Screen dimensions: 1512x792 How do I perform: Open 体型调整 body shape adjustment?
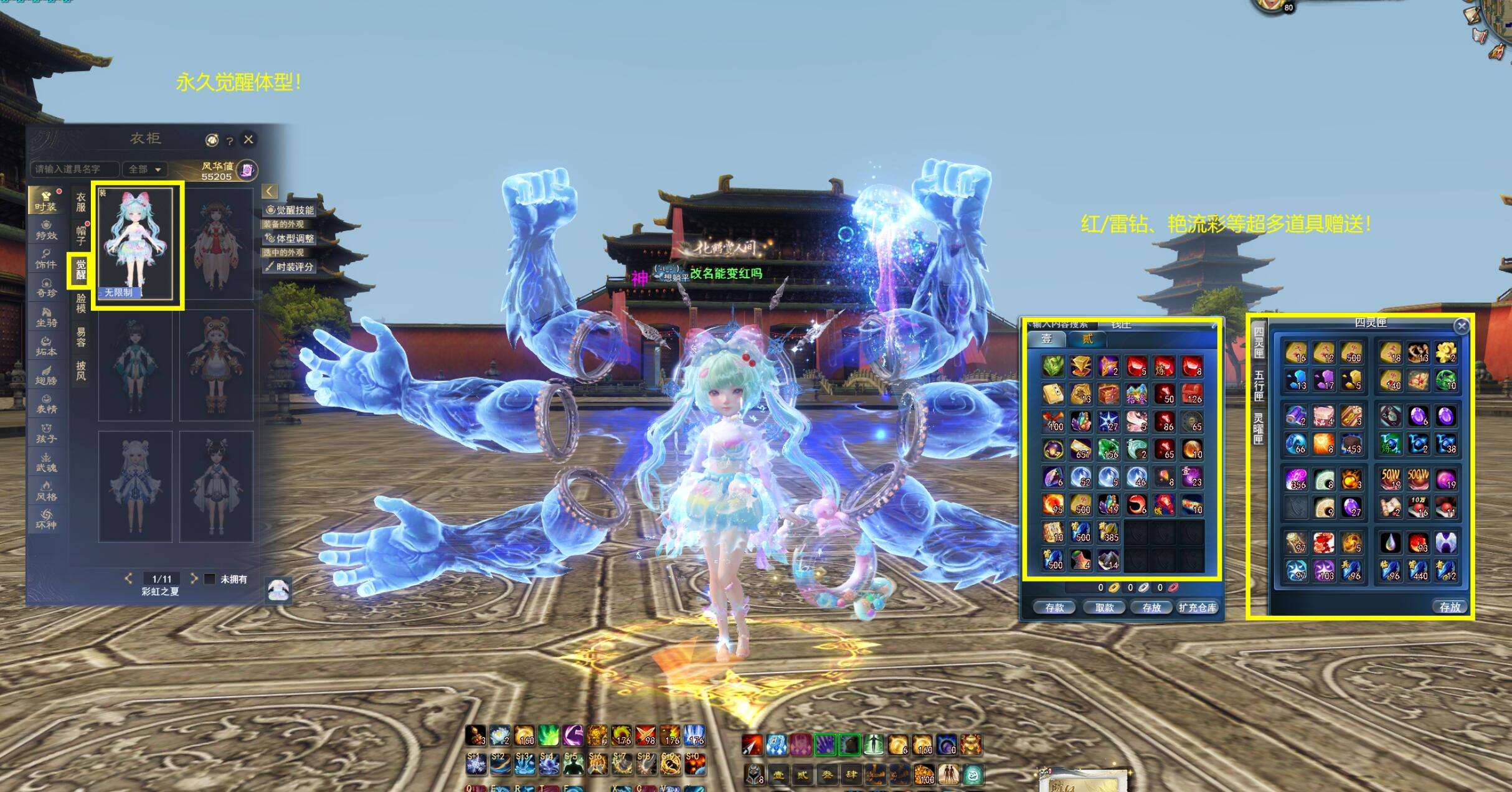point(290,238)
